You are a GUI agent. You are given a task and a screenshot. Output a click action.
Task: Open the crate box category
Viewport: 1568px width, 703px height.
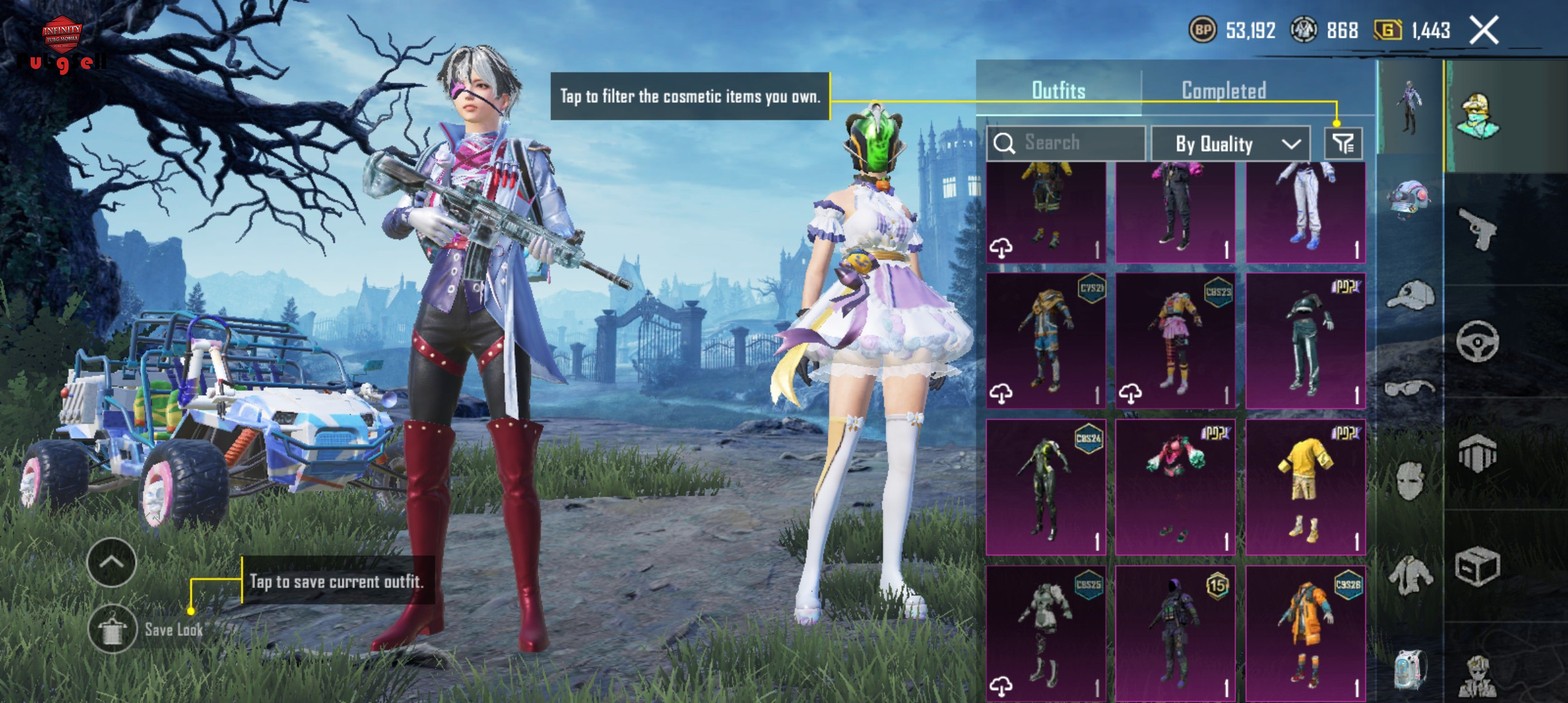[1477, 566]
